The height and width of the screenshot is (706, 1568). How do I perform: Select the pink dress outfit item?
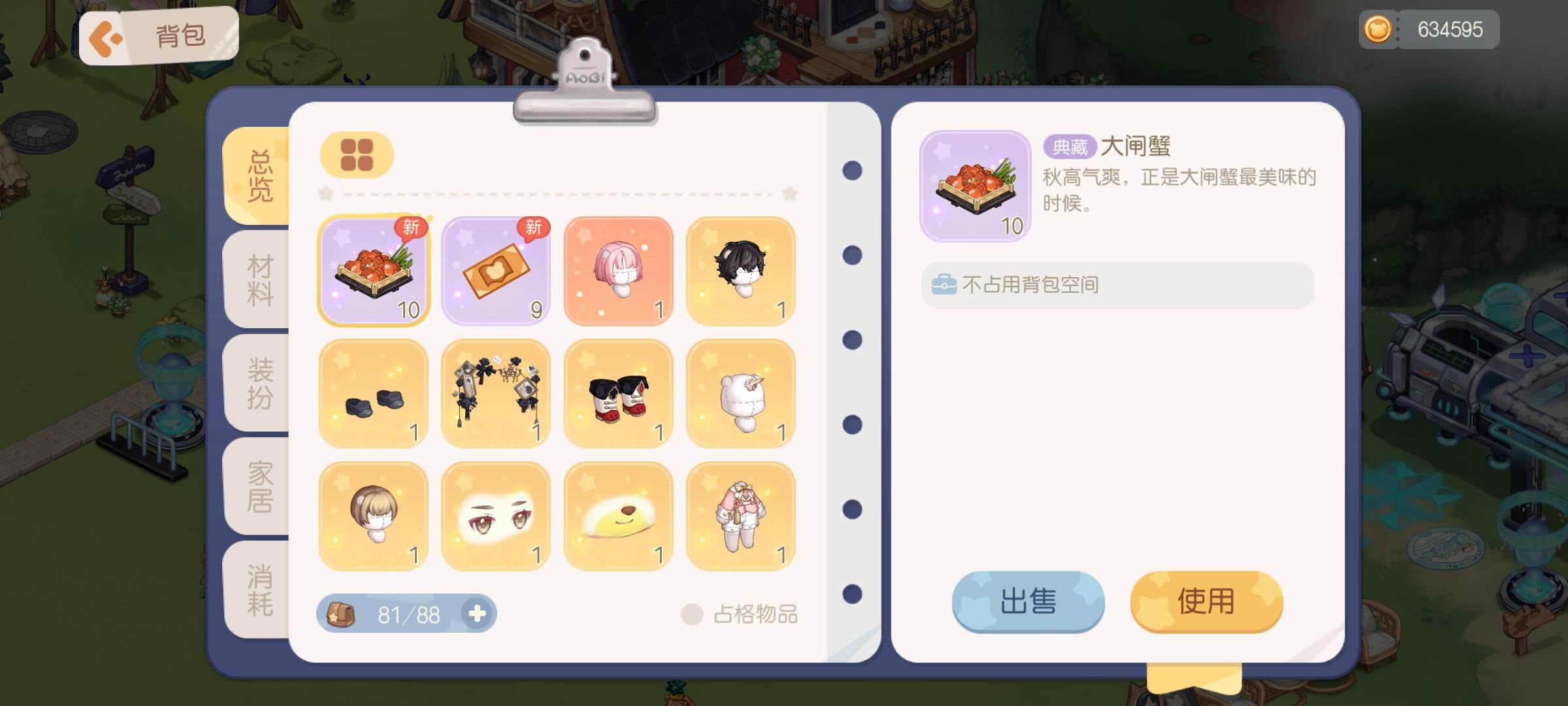point(741,516)
